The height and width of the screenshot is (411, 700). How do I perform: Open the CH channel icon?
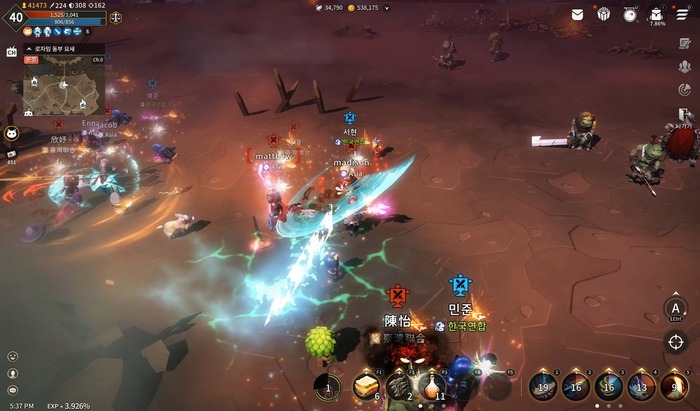coord(12,52)
